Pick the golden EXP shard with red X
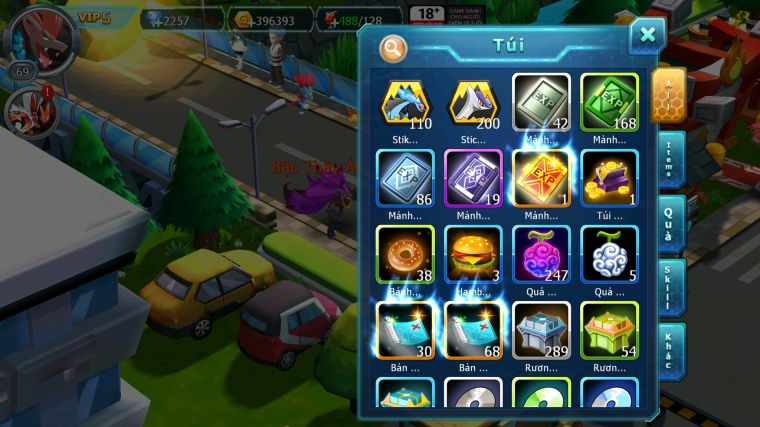Viewport: 760px width, 427px height. tap(541, 180)
